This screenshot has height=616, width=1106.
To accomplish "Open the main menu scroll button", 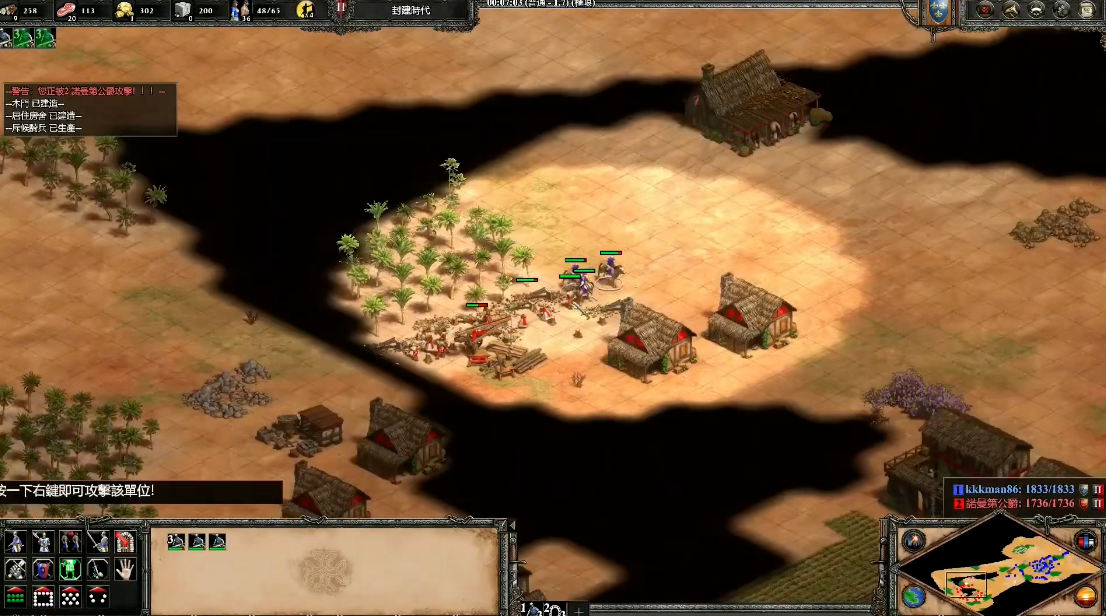I will point(1087,10).
